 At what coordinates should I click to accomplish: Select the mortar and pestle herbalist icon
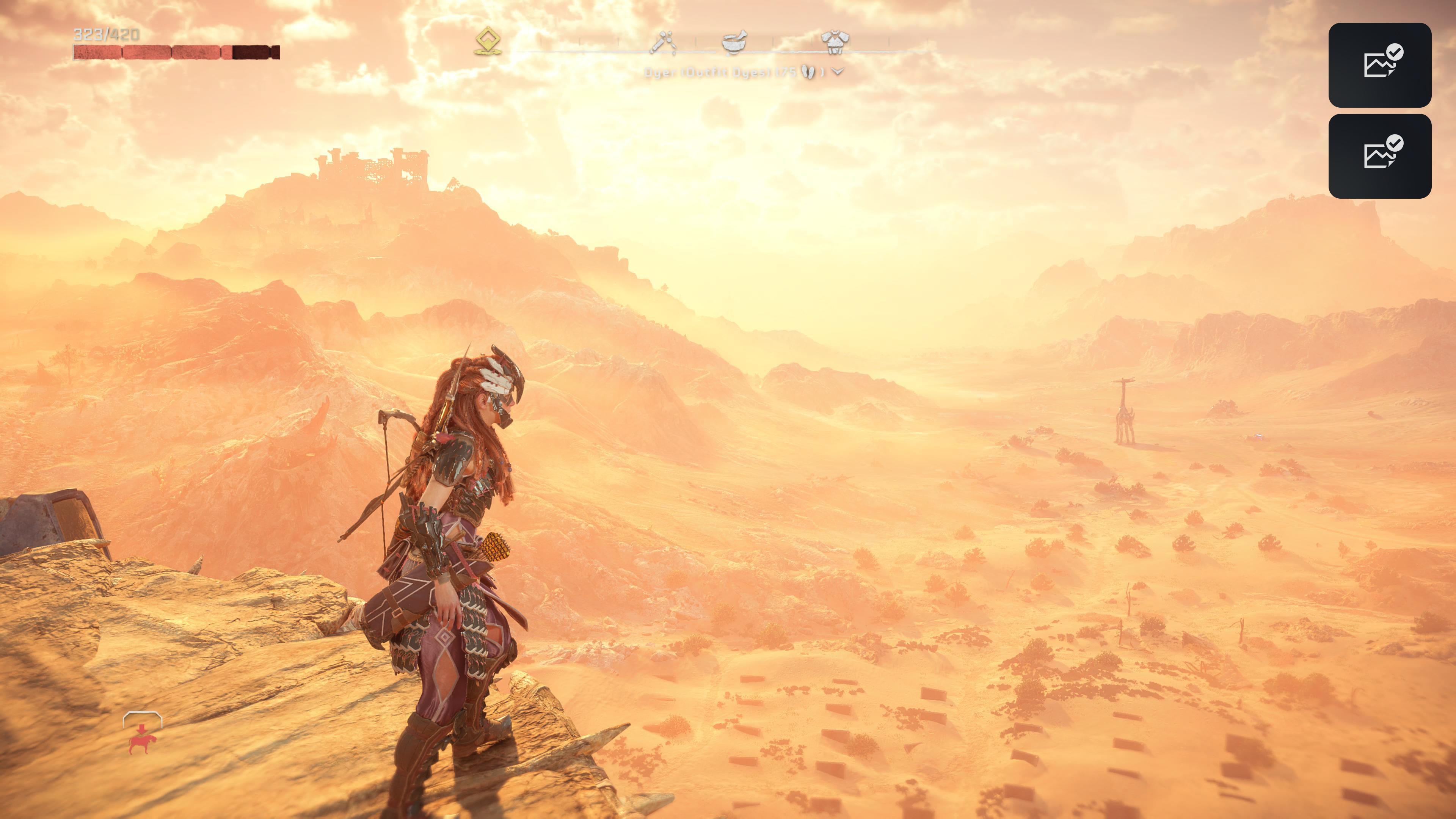click(x=734, y=42)
